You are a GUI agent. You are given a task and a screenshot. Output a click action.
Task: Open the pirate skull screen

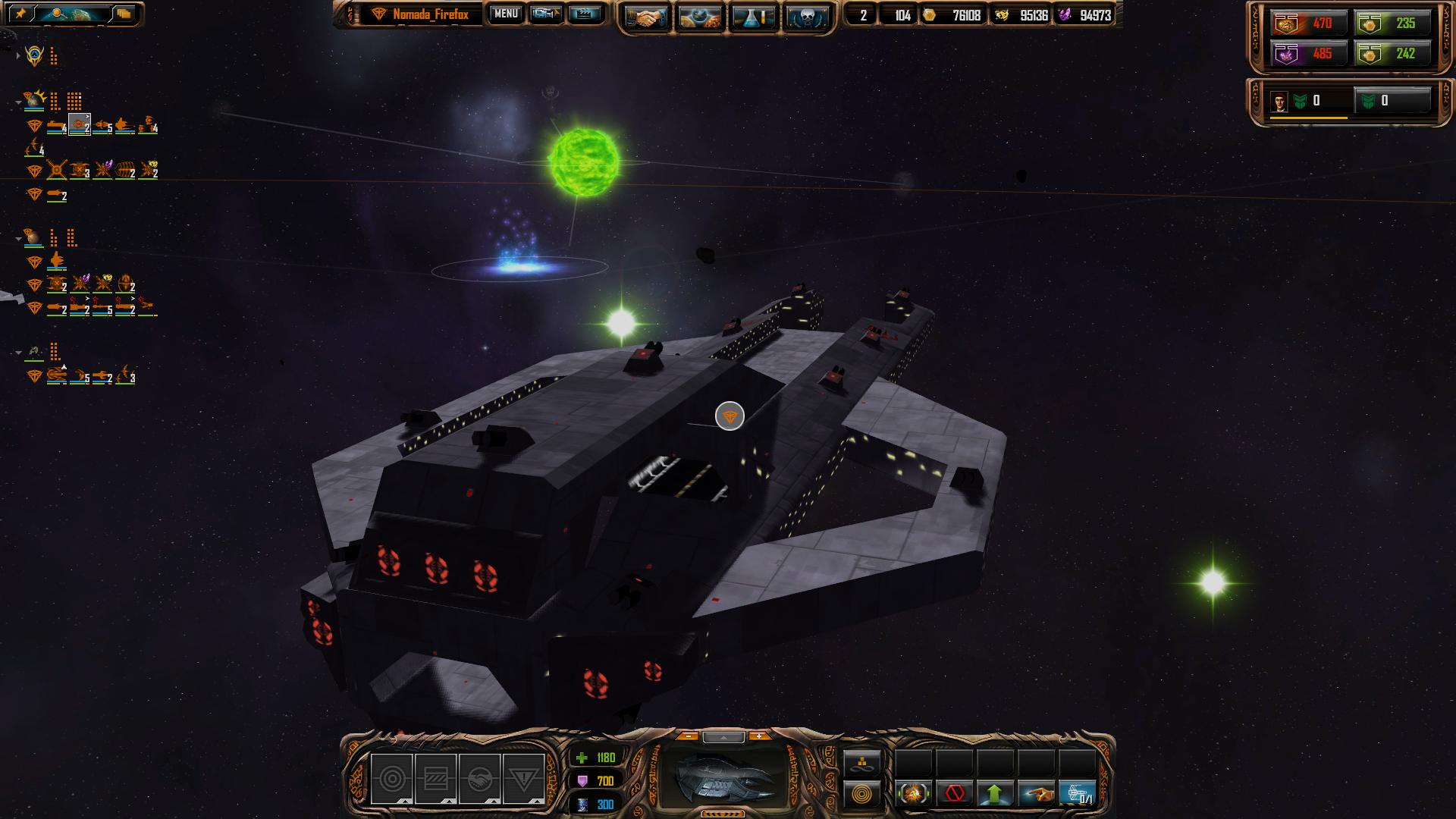pos(806,17)
